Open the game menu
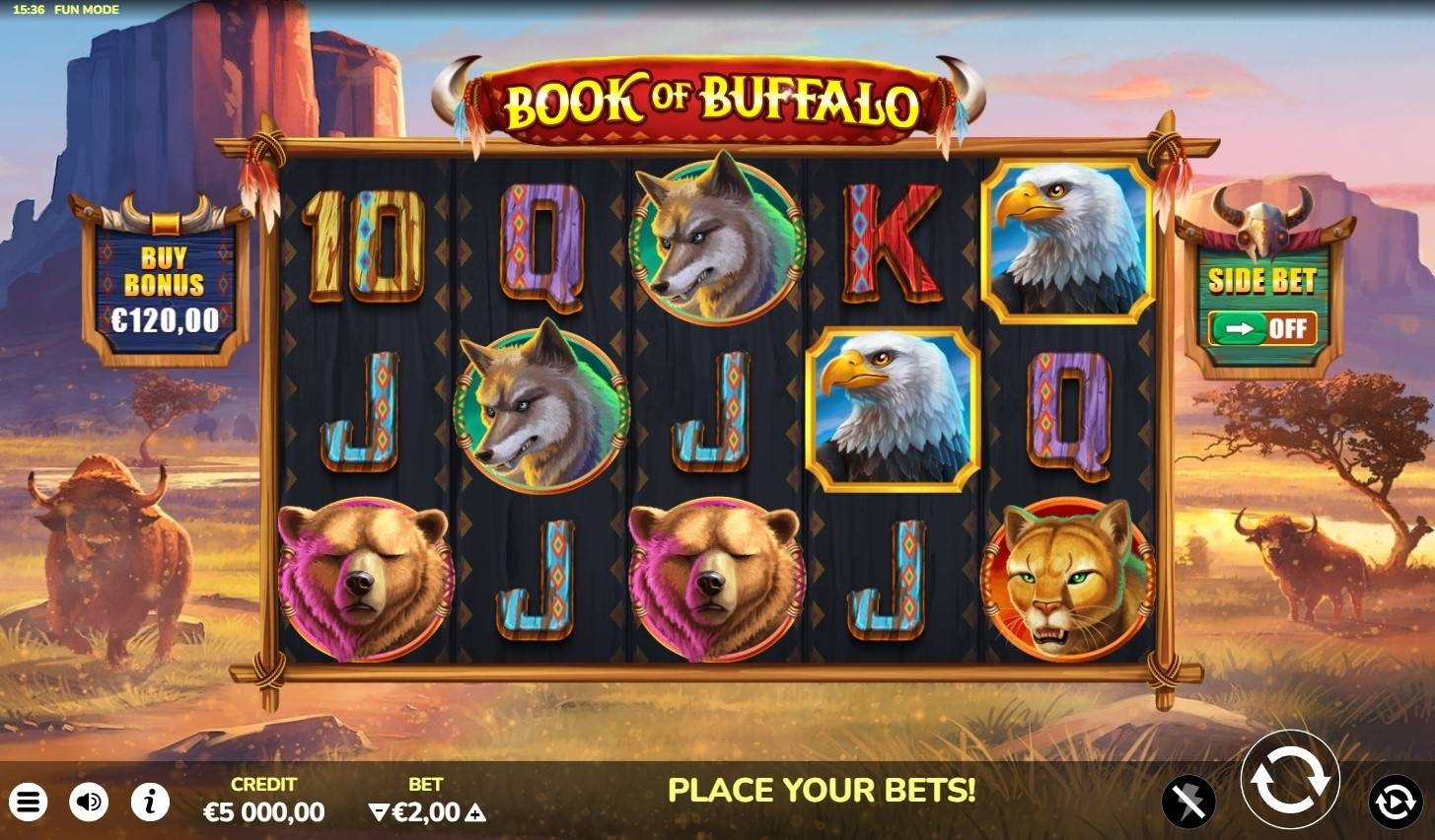This screenshot has height=840, width=1435. pos(30,802)
